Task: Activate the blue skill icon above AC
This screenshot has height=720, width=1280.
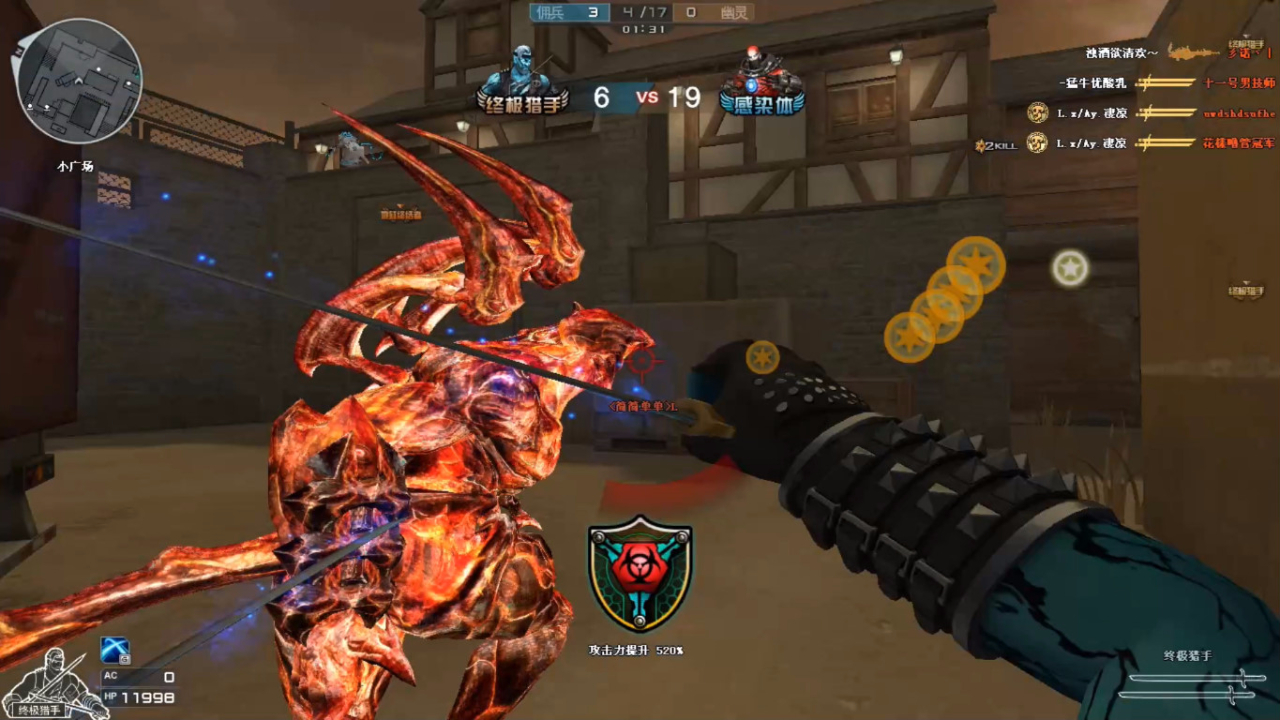Action: 116,650
